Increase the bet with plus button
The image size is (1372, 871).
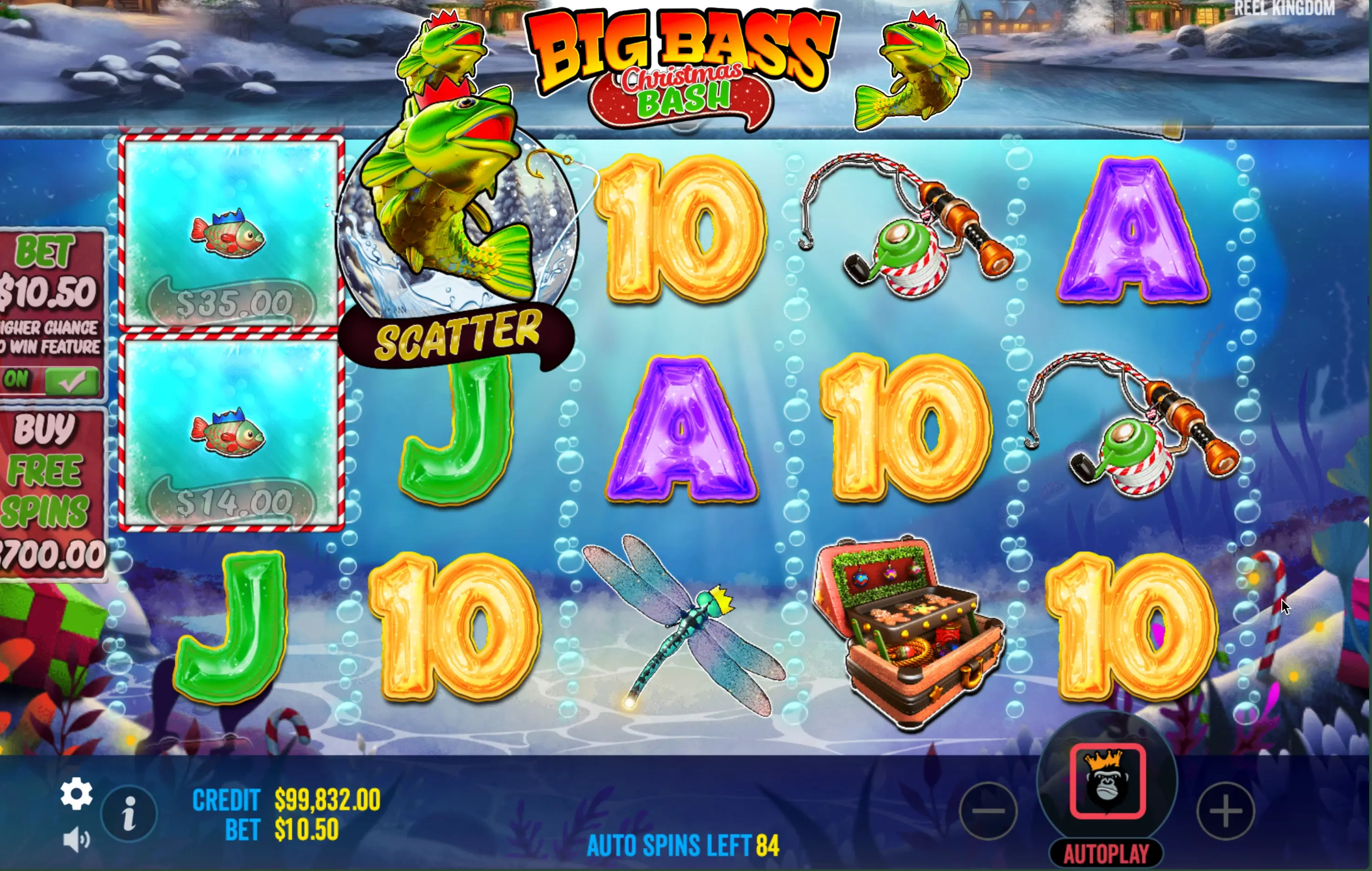1225,811
